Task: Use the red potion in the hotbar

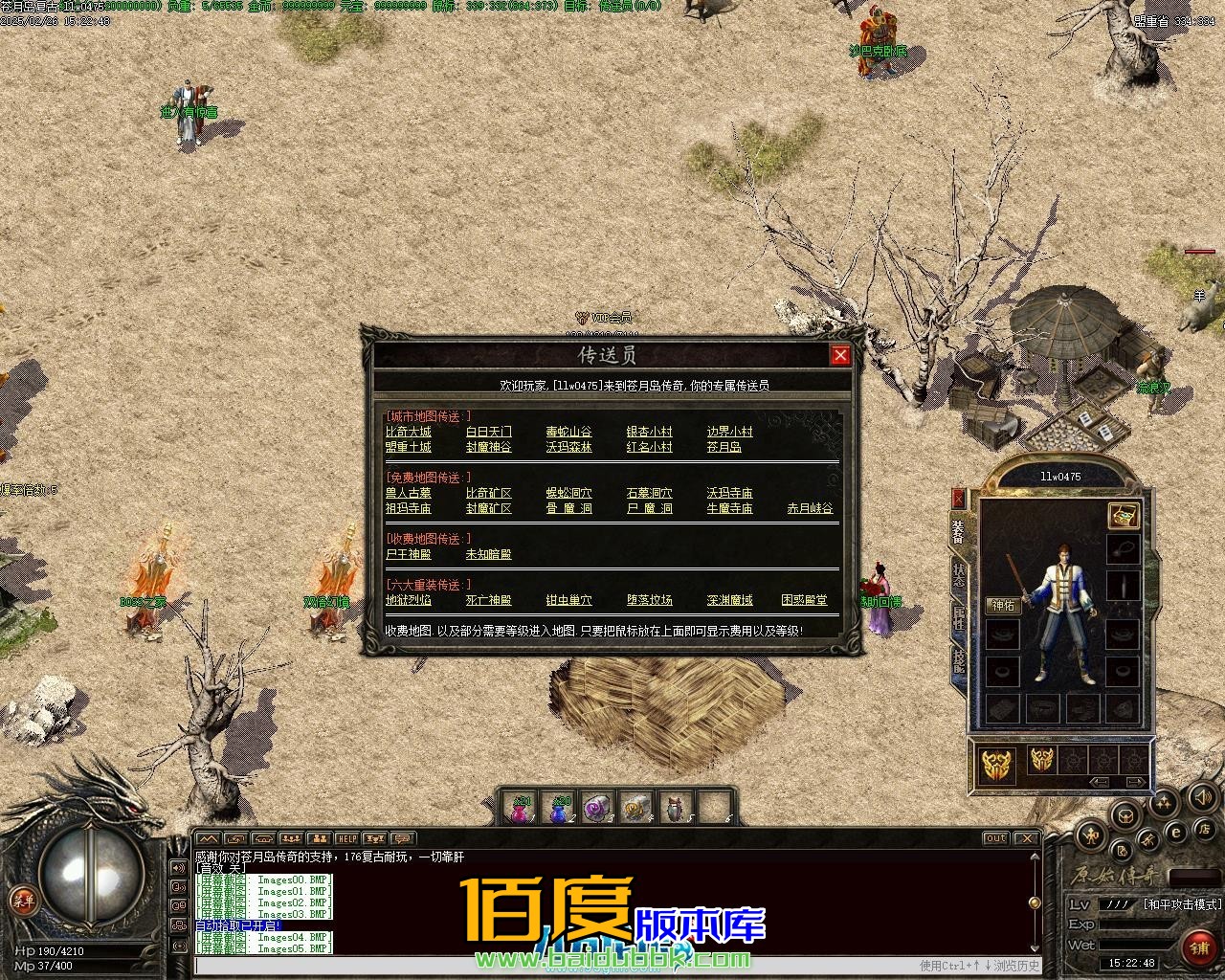Action: coord(520,809)
